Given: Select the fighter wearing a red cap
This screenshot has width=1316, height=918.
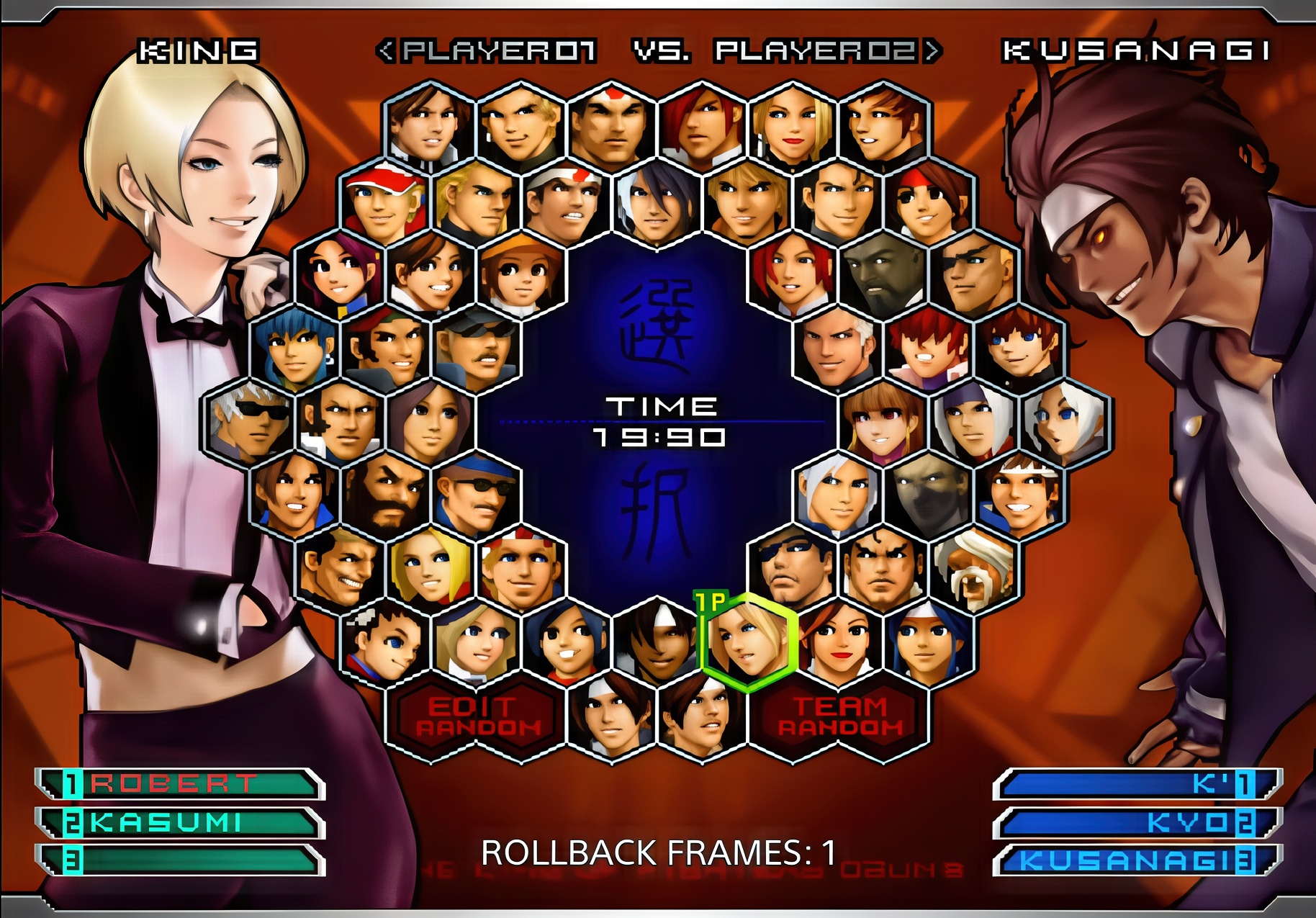Looking at the screenshot, I should (x=386, y=203).
